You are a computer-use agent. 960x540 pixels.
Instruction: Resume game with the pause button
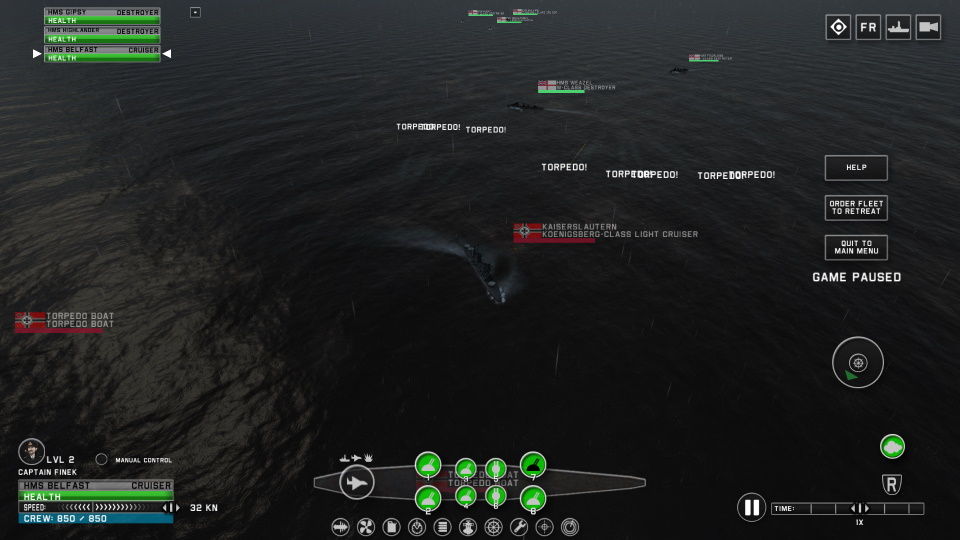[751, 507]
